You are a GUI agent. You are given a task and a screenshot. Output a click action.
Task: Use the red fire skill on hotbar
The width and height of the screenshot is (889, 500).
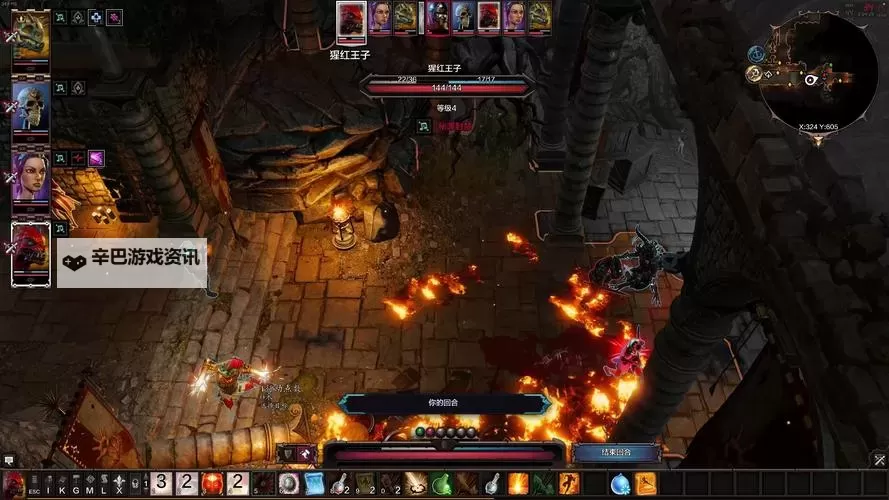click(x=212, y=484)
